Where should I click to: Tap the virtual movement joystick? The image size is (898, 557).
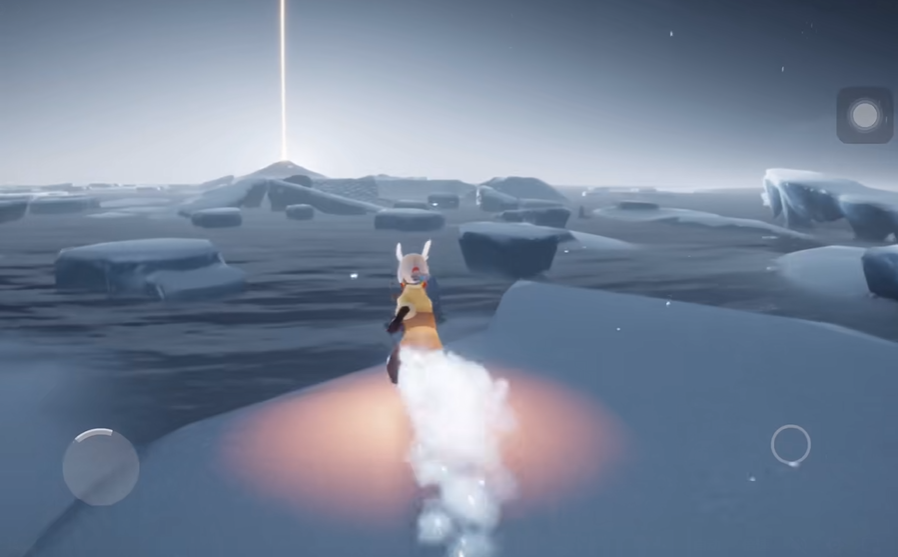pyautogui.click(x=101, y=466)
